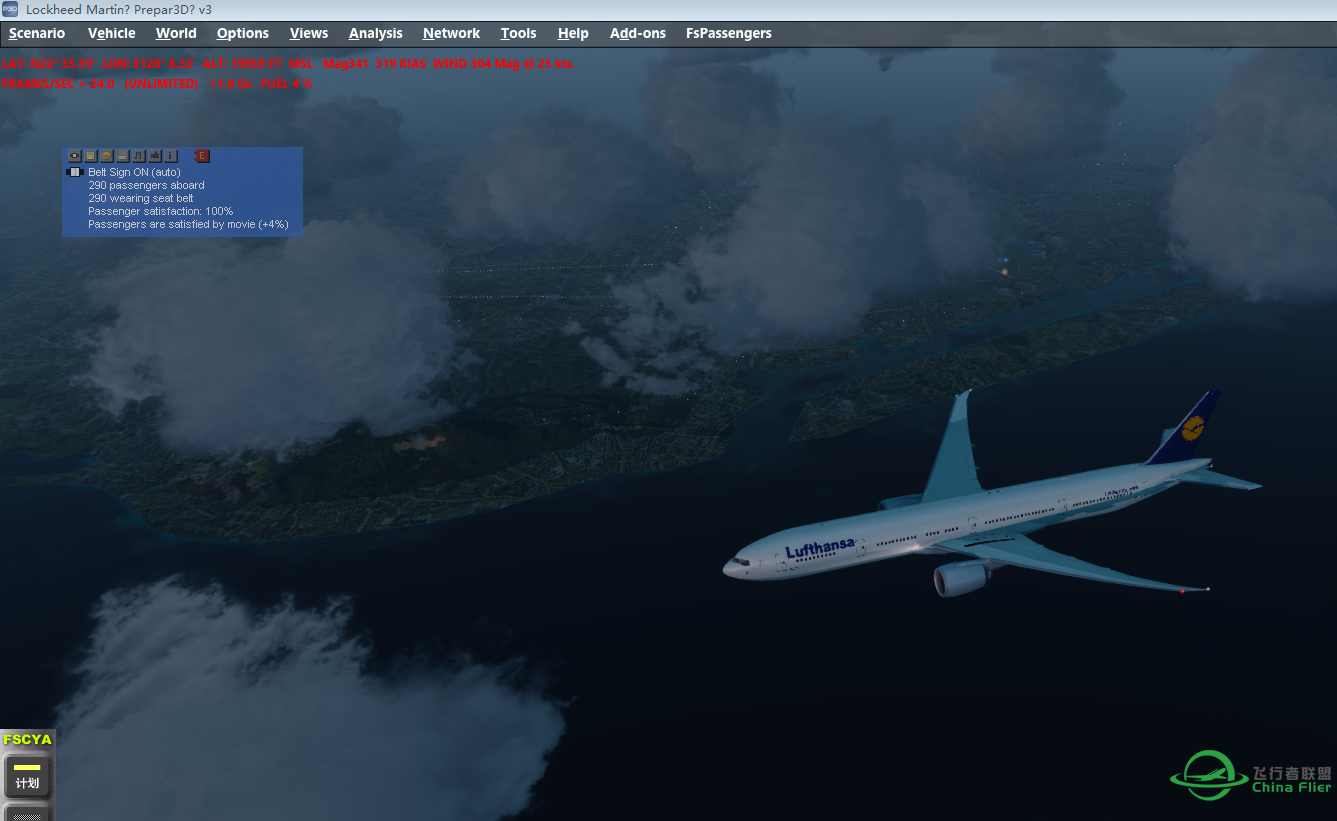Open the FsPassengers menu
Image resolution: width=1337 pixels, height=821 pixels.
point(728,33)
